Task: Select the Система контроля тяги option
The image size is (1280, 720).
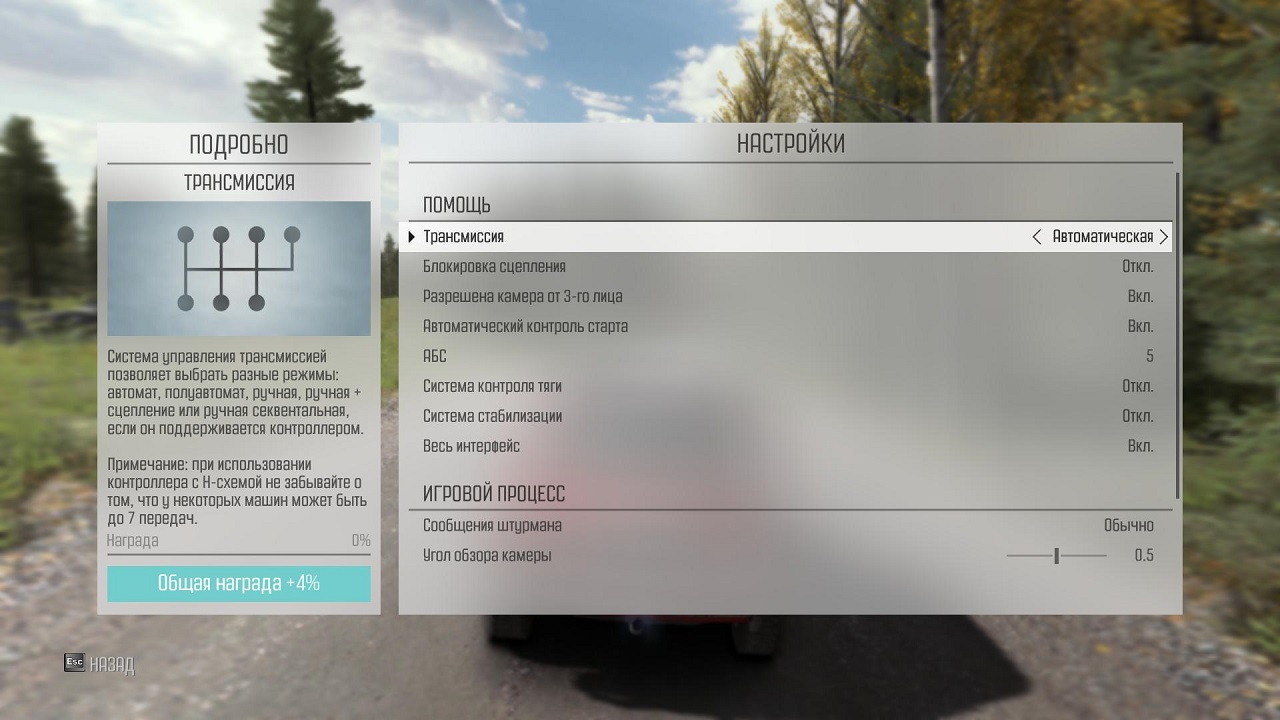Action: (x=788, y=387)
